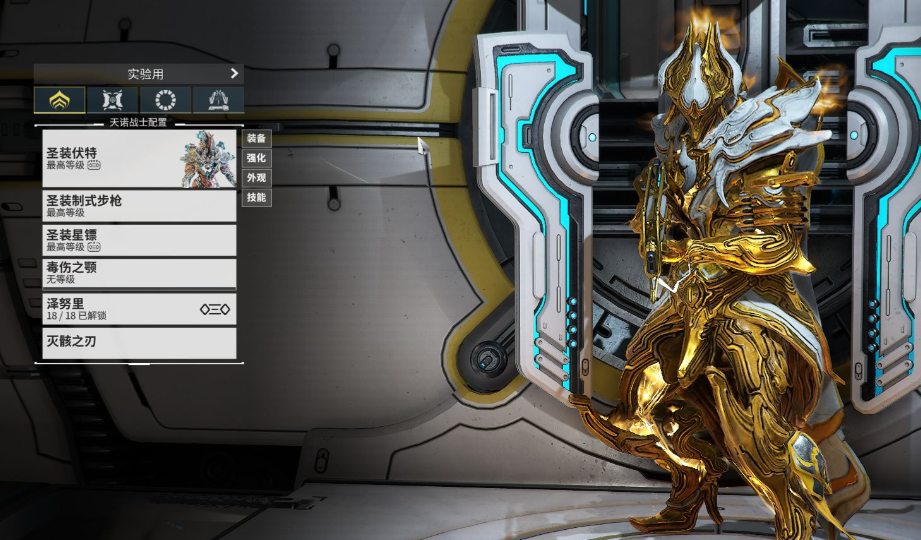Choose the 灭骸之刃 weapon slot
The image size is (921, 540).
coord(139,342)
